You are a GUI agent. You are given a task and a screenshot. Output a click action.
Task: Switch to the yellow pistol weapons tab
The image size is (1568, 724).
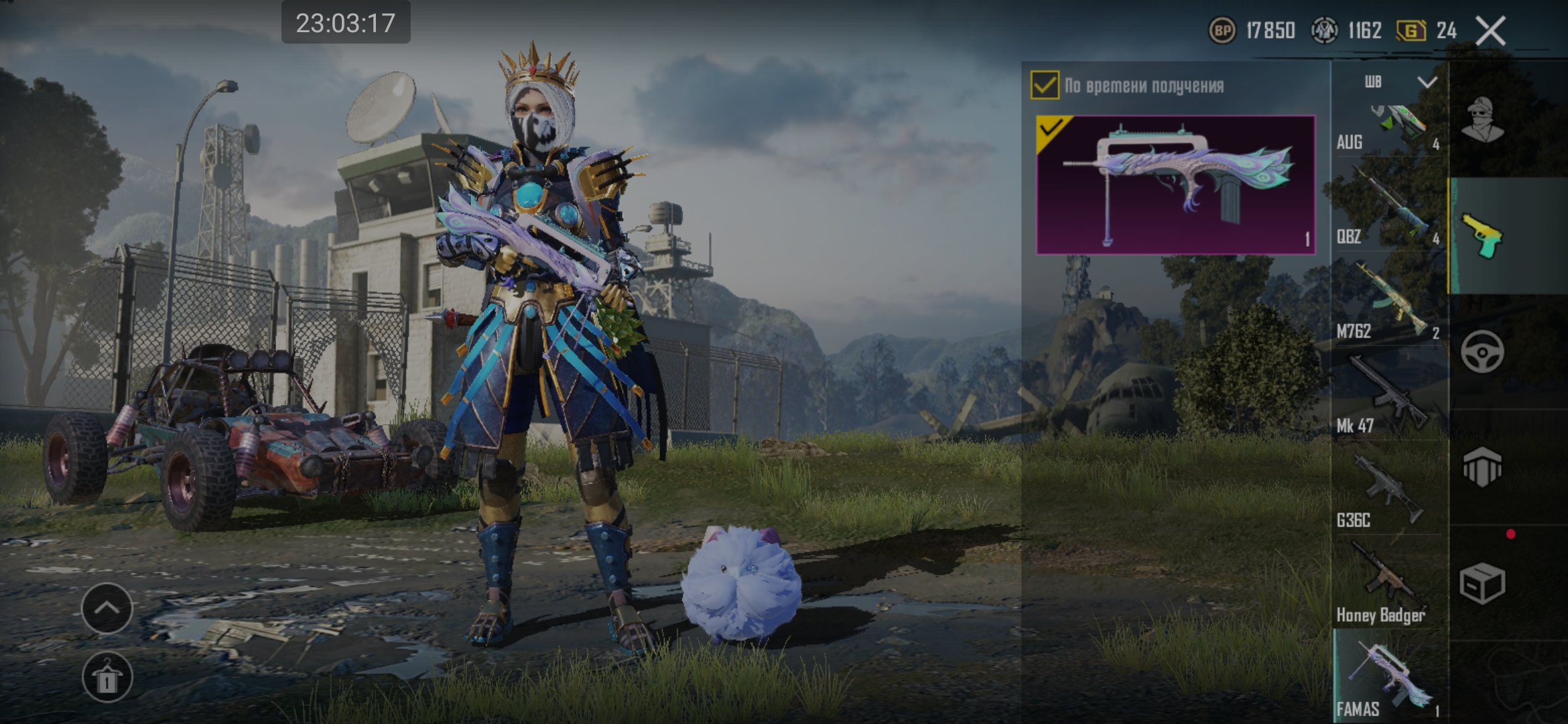(x=1483, y=236)
